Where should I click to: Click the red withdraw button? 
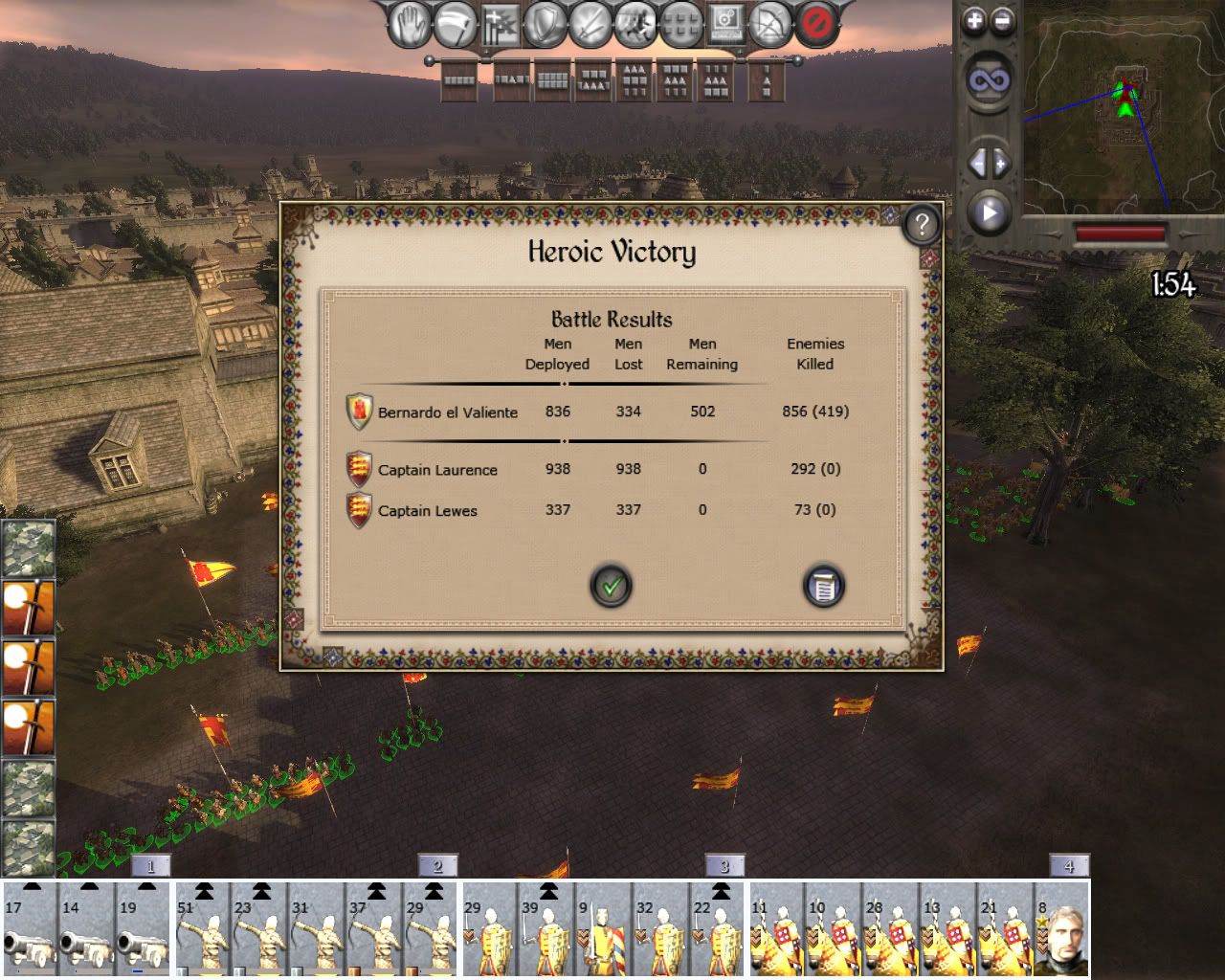[816, 24]
